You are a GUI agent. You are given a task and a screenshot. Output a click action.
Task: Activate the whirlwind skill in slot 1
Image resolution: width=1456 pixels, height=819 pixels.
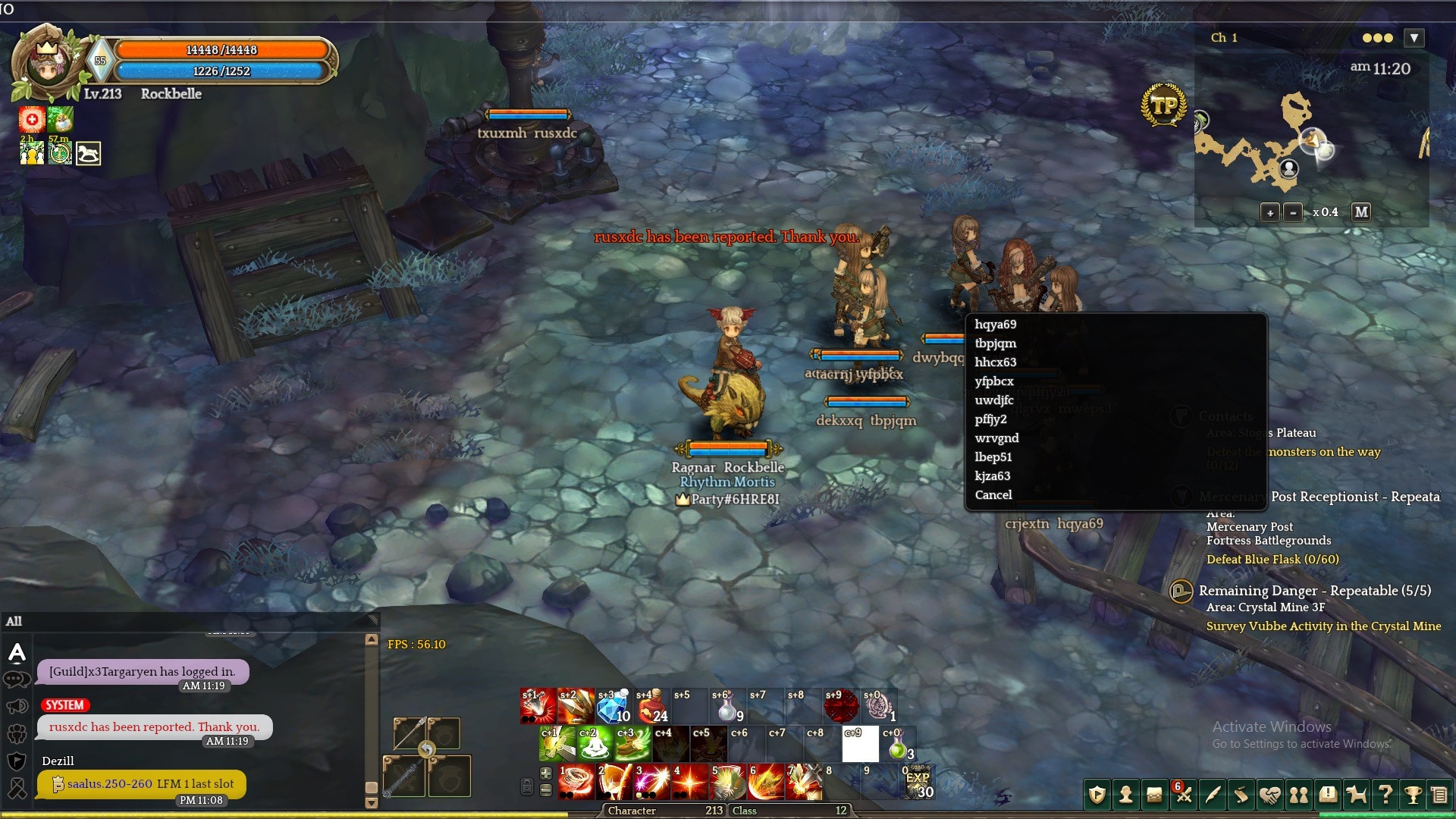coord(576,783)
